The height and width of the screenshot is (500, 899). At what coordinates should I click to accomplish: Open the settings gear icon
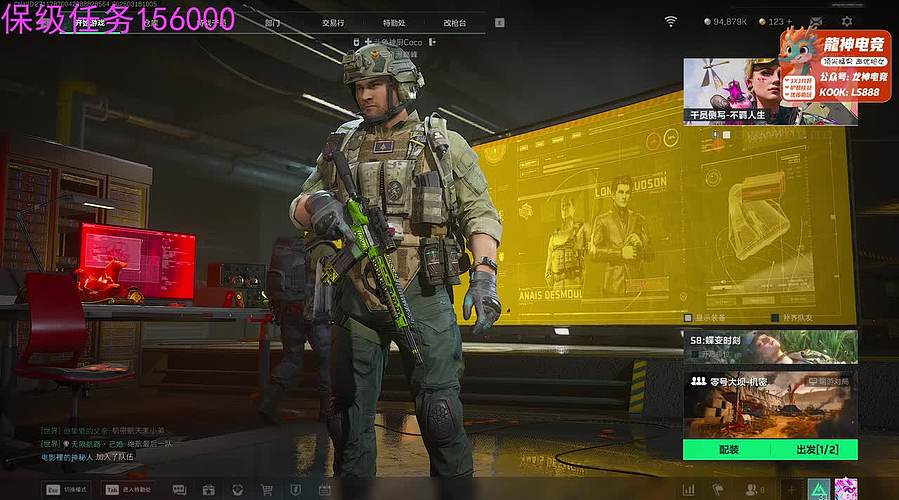847,21
